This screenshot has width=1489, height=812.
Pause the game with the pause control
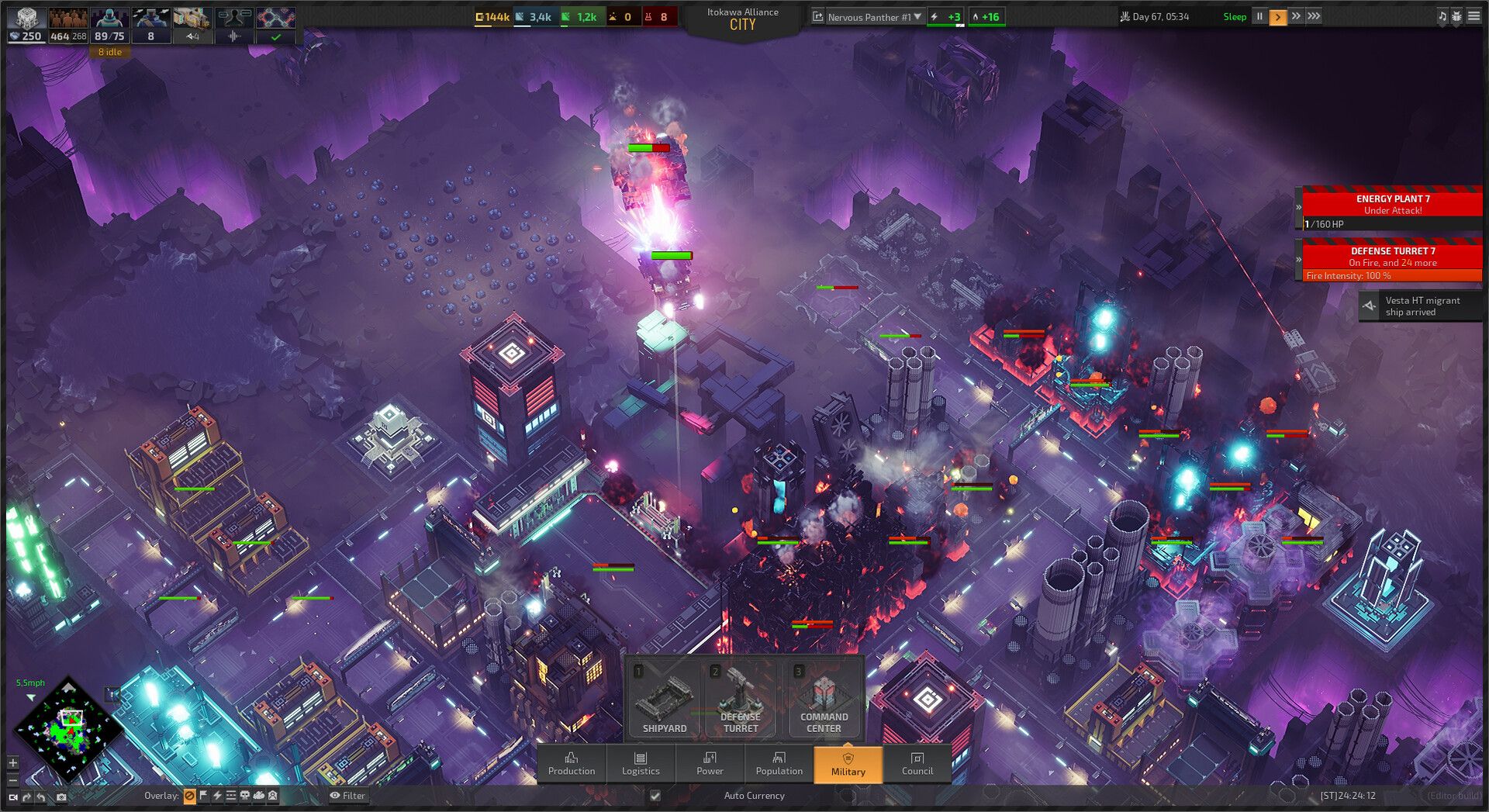(x=1259, y=16)
